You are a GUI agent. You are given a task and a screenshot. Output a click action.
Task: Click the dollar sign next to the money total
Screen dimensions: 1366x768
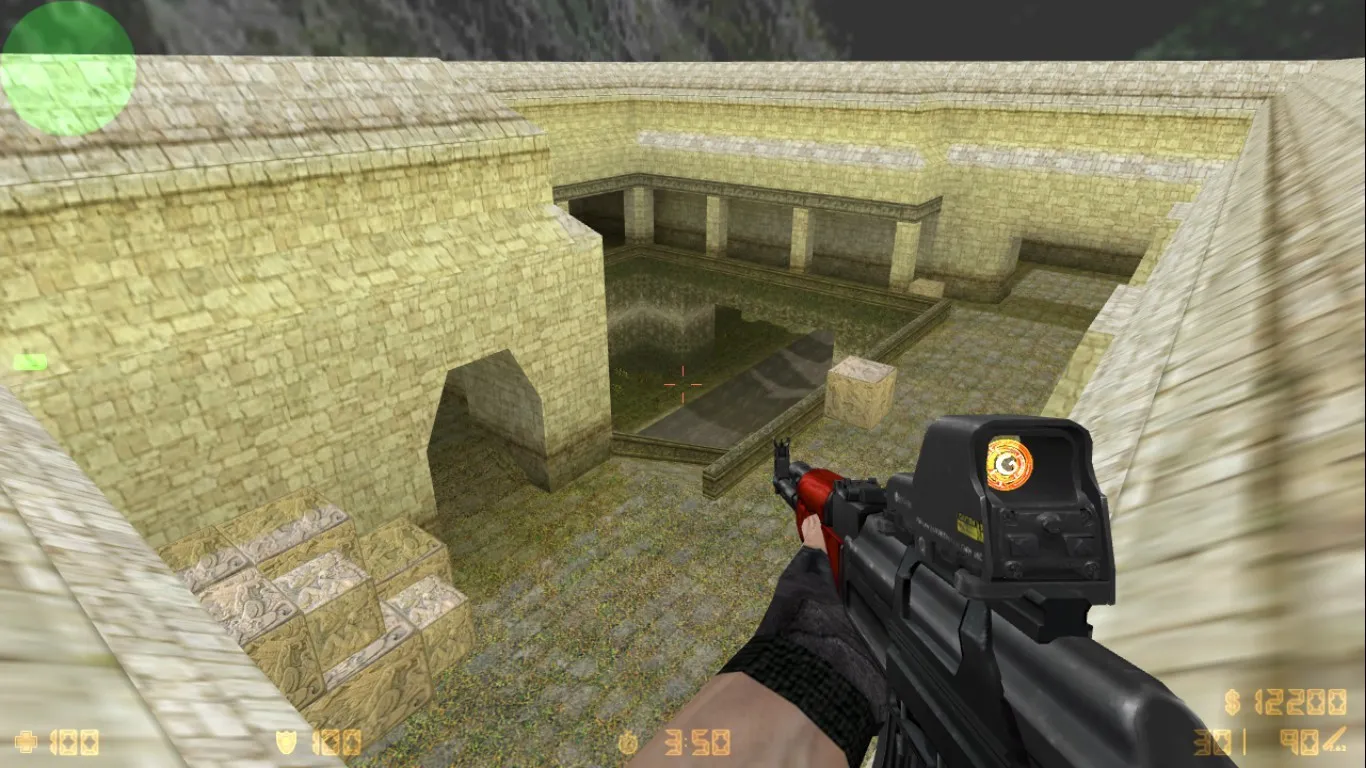(1232, 702)
